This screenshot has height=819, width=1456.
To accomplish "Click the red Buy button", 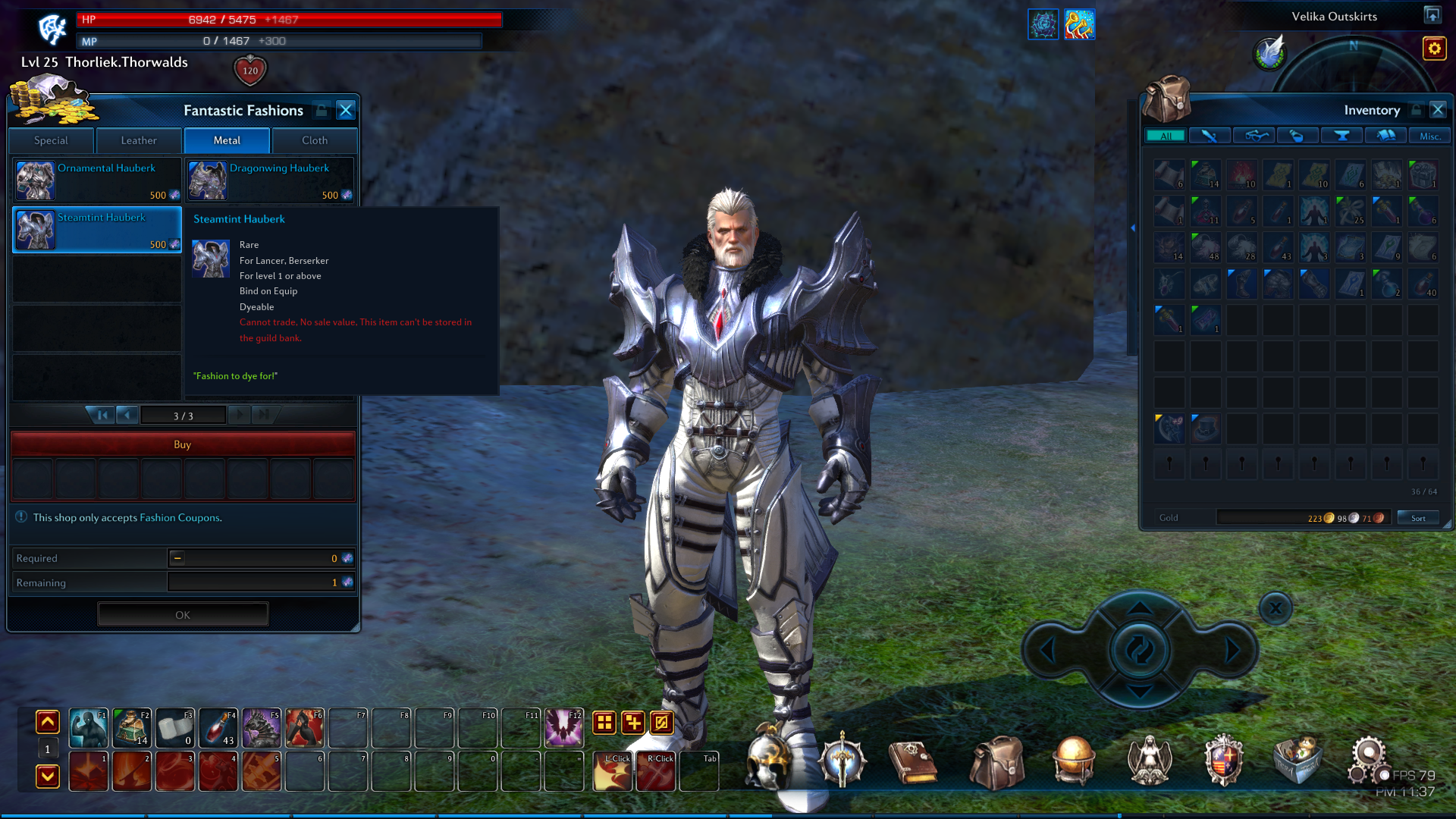I will (x=182, y=444).
